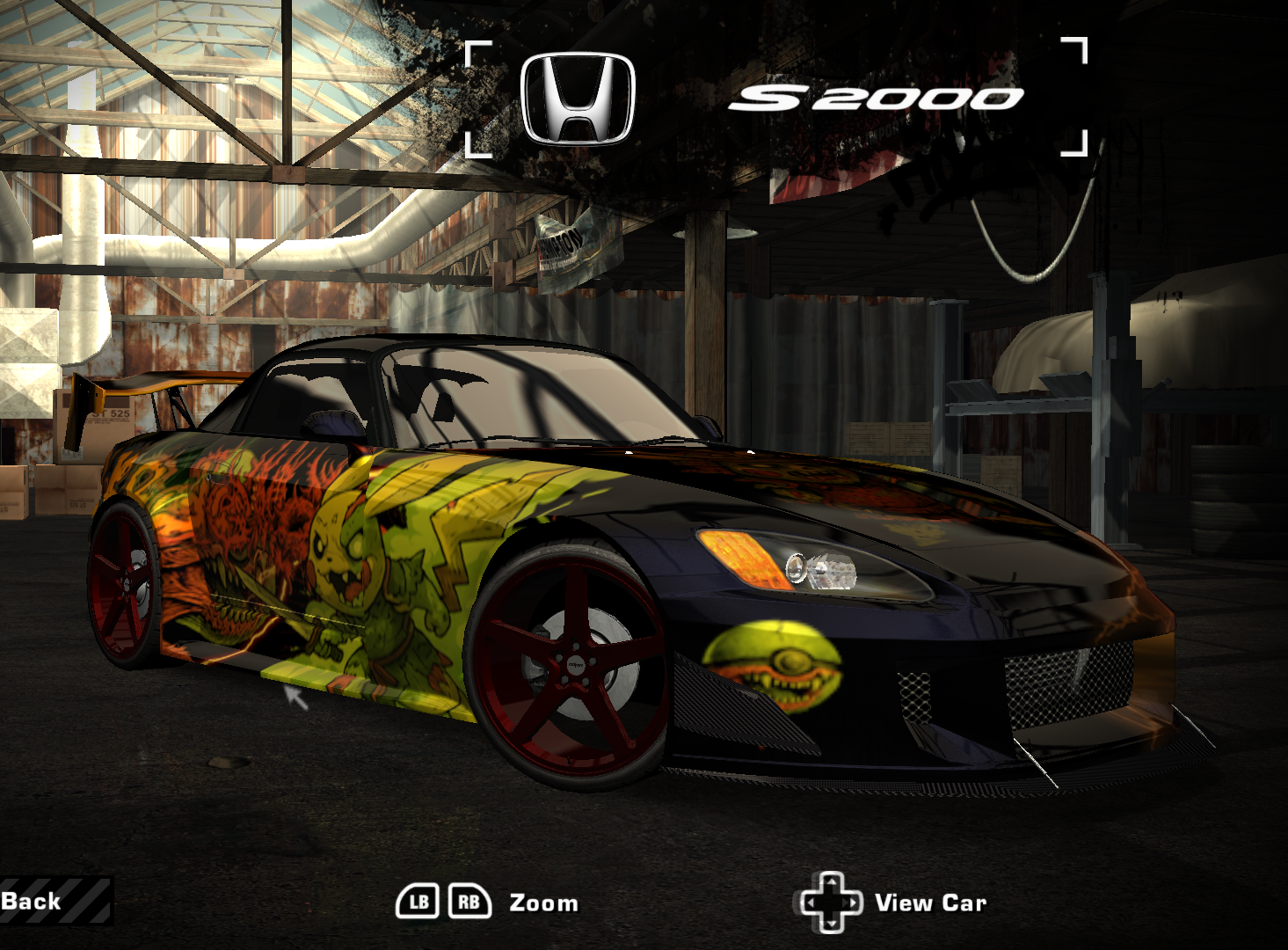The height and width of the screenshot is (950, 1288).
Task: Click the D-pad View Car icon
Action: click(x=831, y=902)
